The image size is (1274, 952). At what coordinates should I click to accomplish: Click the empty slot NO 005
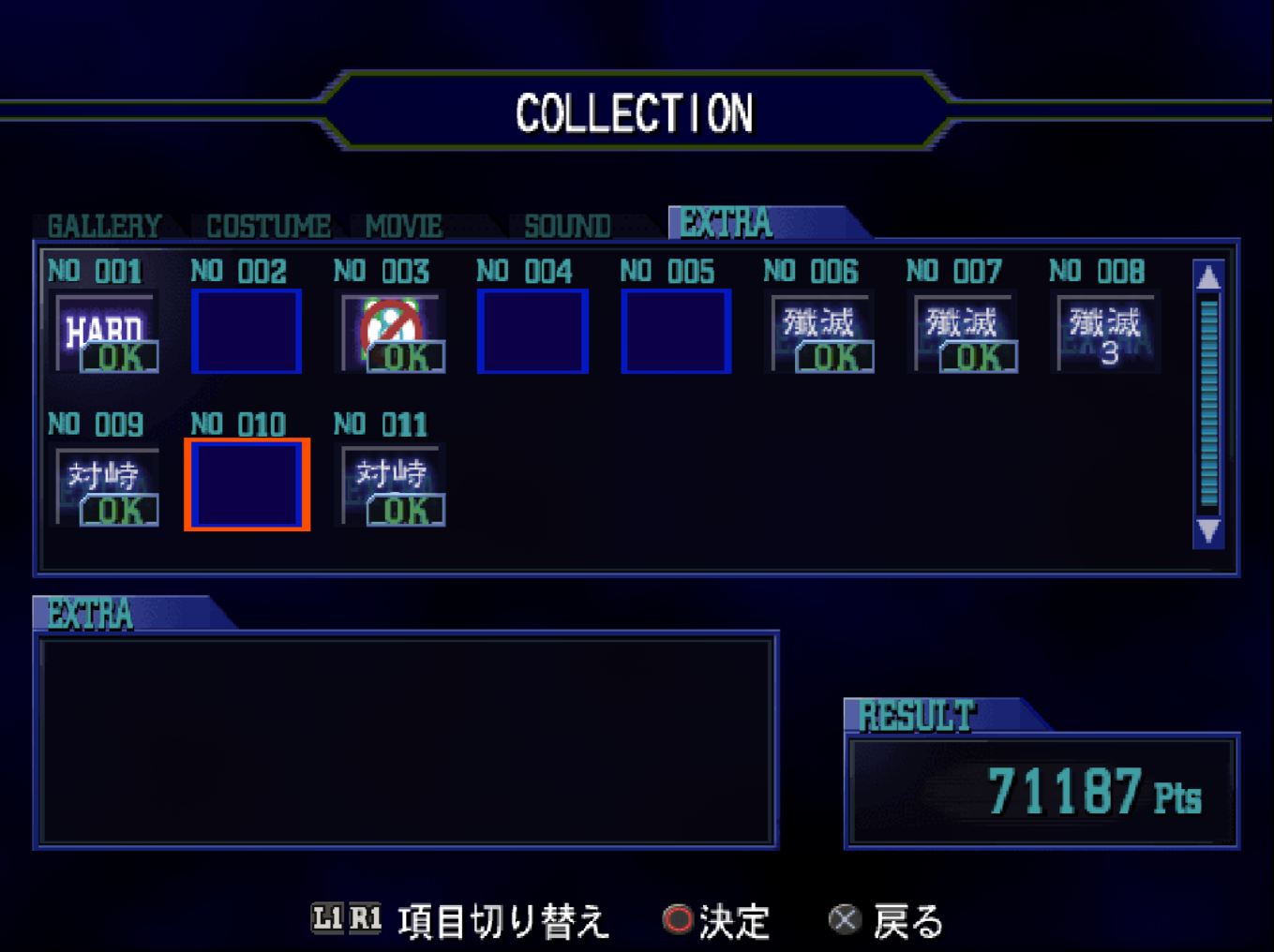(x=675, y=332)
